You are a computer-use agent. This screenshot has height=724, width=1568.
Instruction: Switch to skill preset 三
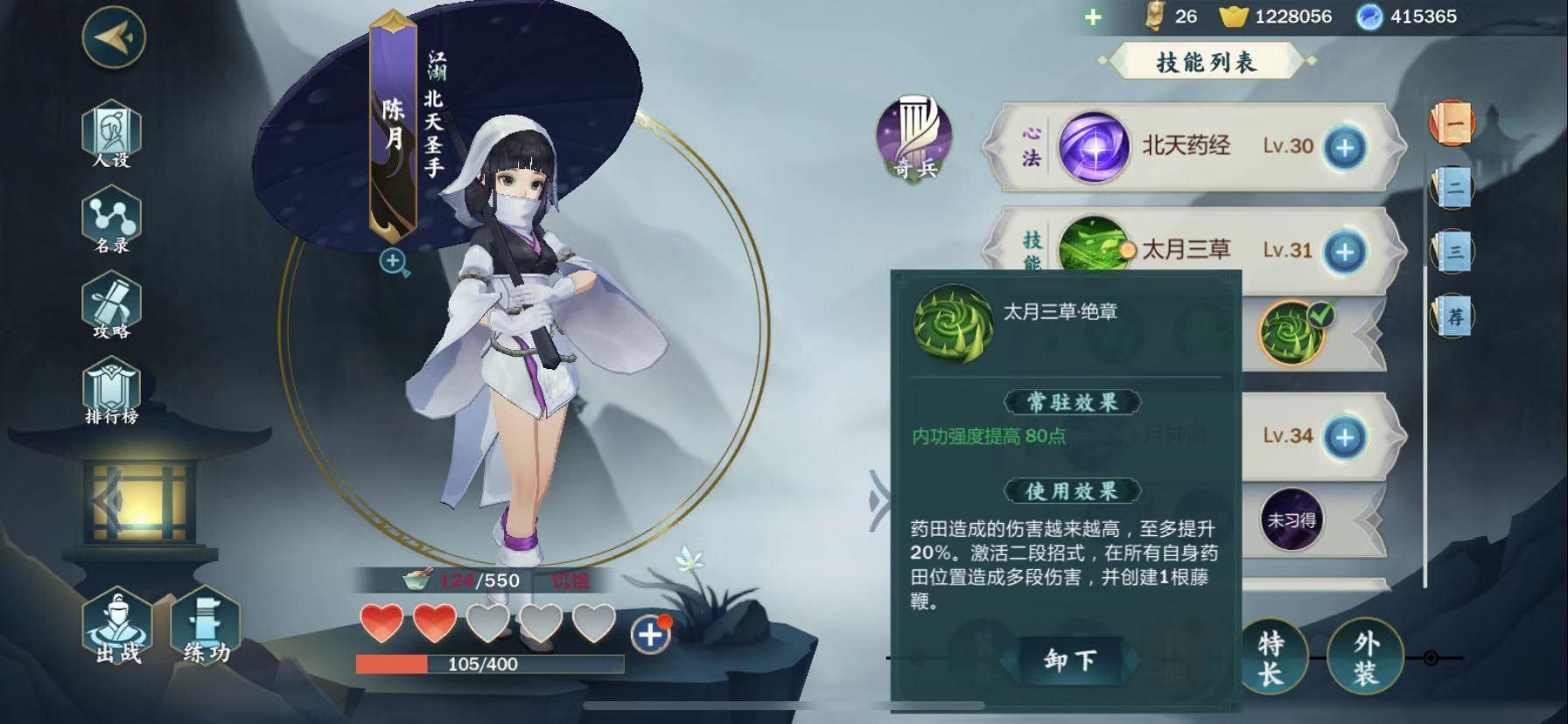click(x=1453, y=252)
